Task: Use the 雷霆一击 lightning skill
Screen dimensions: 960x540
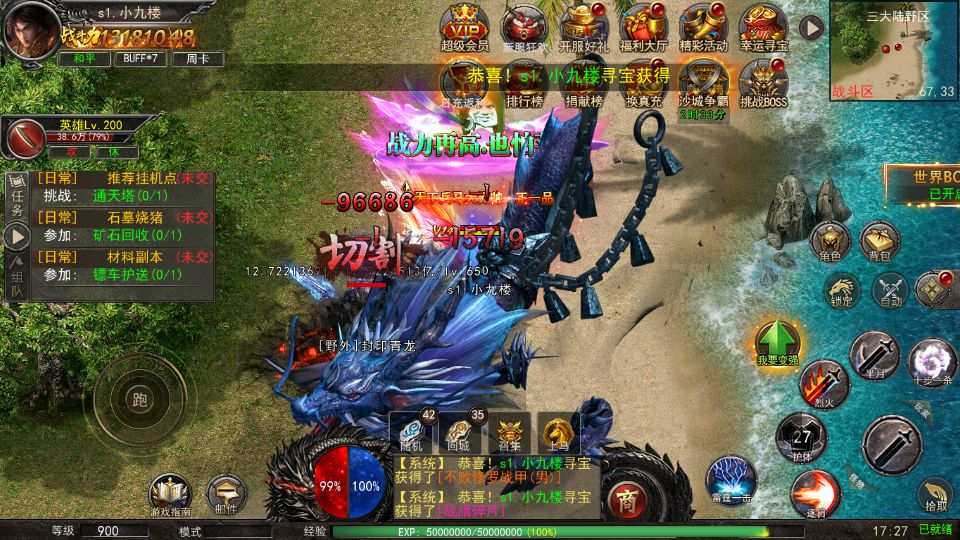Action: pos(730,476)
